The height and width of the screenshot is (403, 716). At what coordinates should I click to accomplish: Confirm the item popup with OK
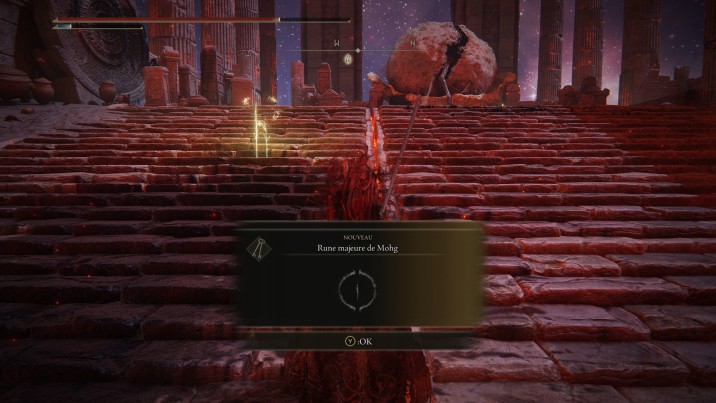(x=360, y=339)
